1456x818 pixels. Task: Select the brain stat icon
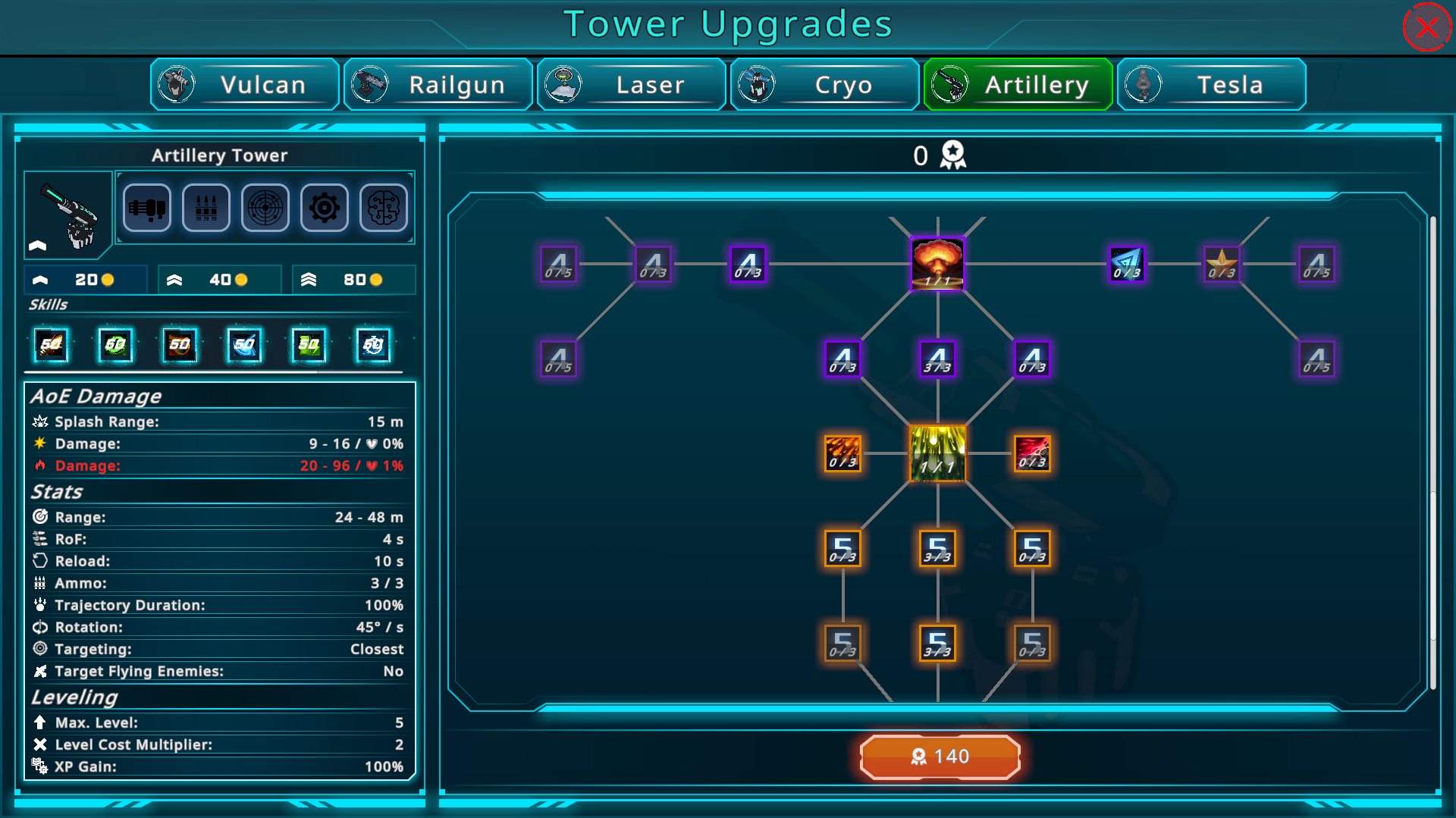pyautogui.click(x=384, y=208)
